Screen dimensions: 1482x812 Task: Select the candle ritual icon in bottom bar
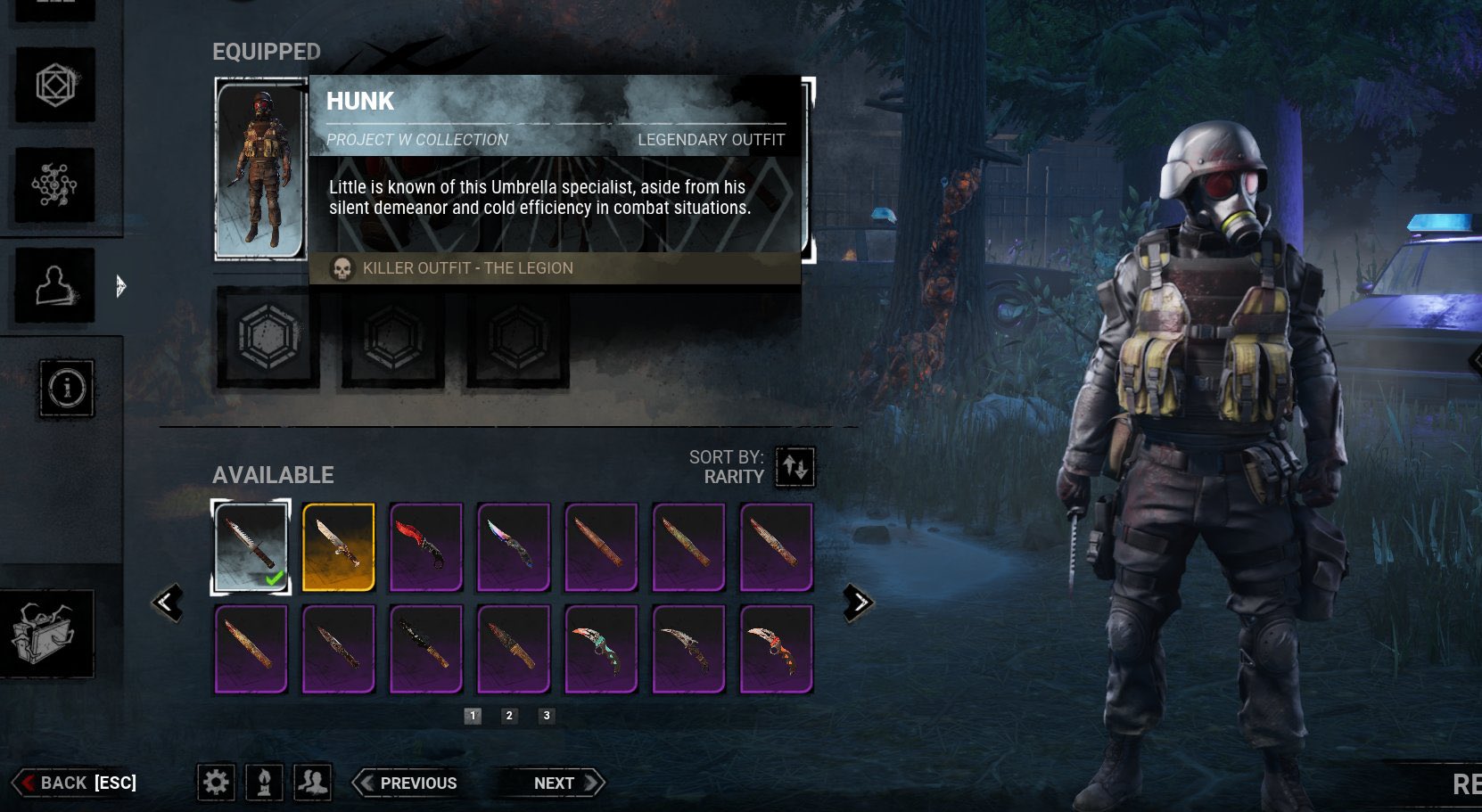point(265,783)
